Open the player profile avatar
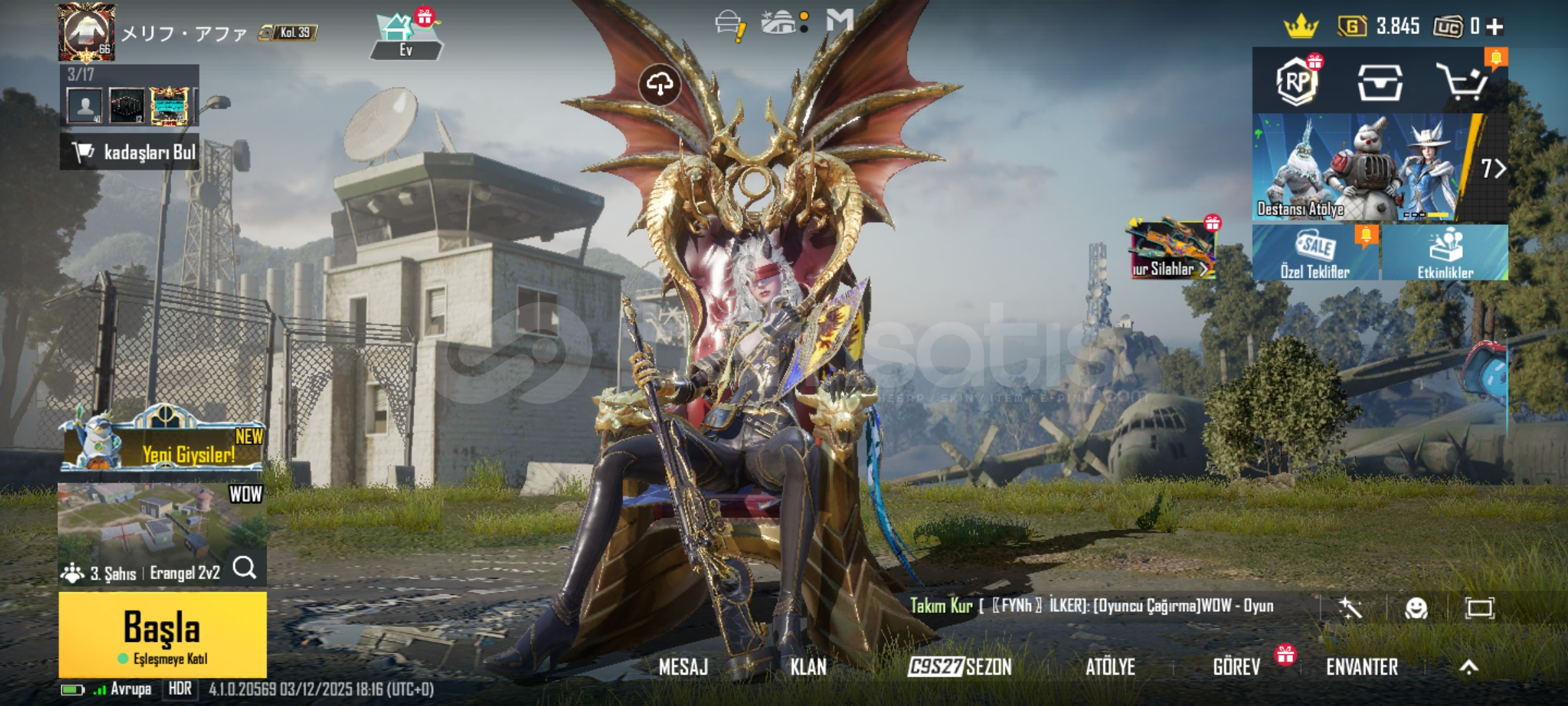Image resolution: width=1568 pixels, height=706 pixels. (x=86, y=31)
